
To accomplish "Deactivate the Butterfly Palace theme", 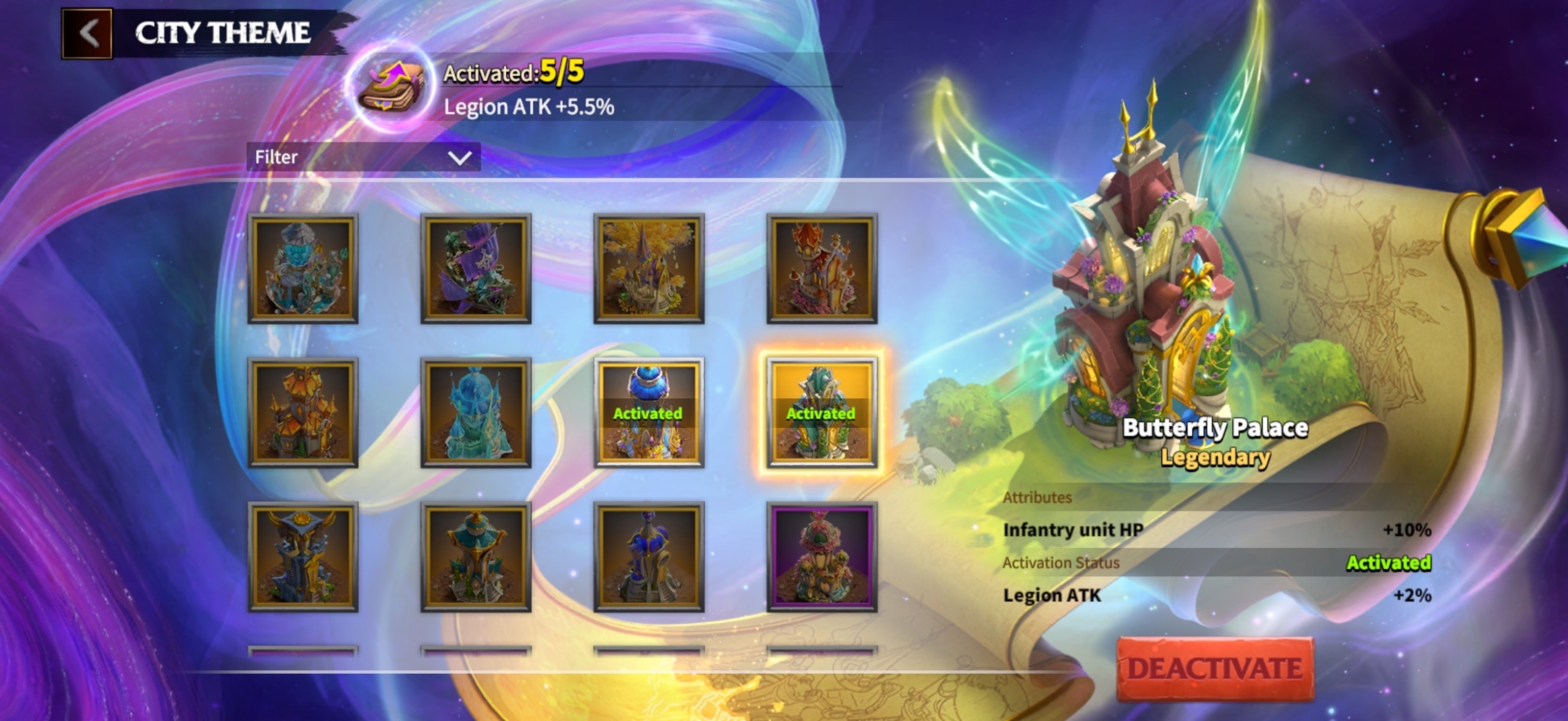I will (1215, 668).
